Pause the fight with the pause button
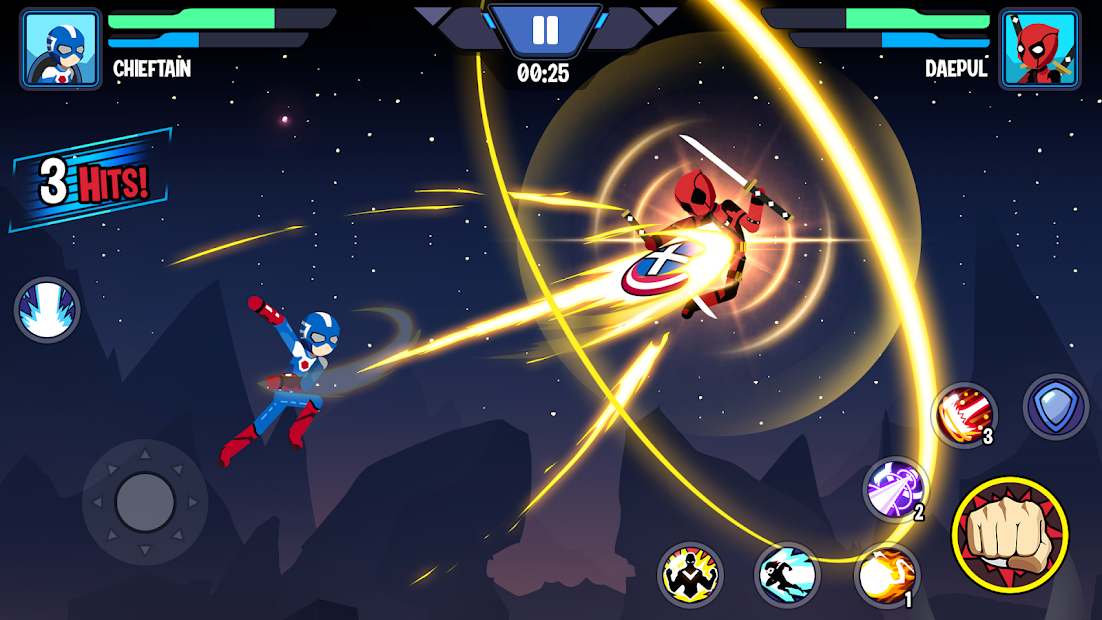This screenshot has height=620, width=1102. [x=545, y=30]
